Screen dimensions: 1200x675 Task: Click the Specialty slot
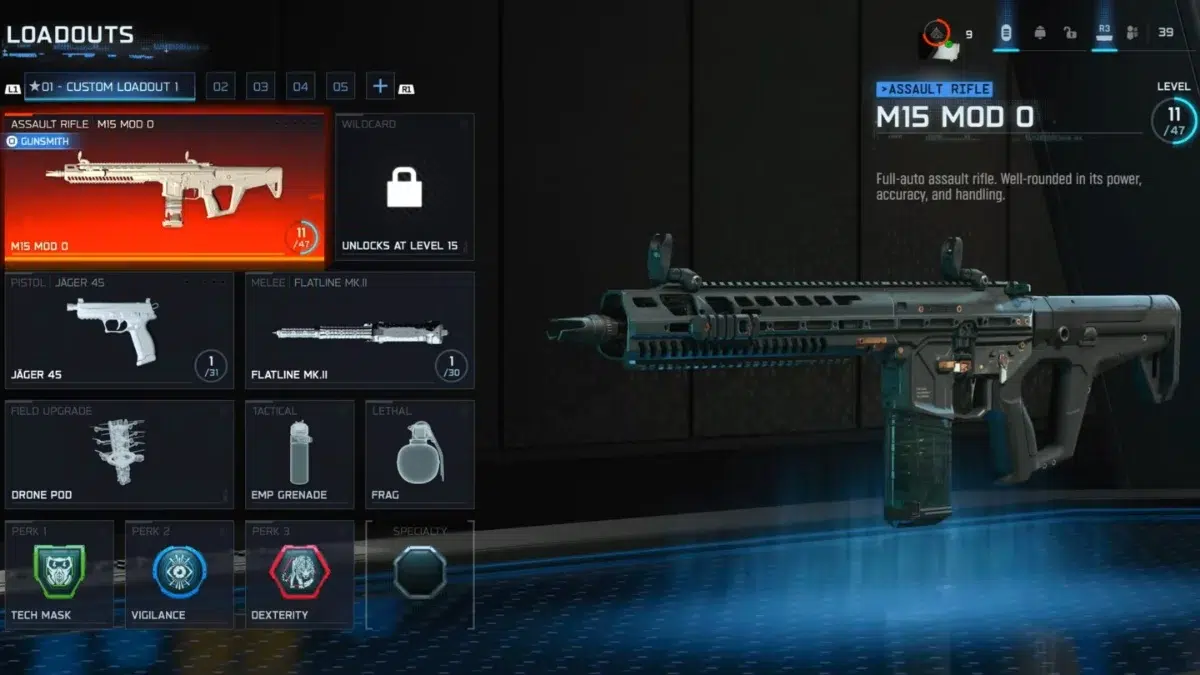click(x=419, y=574)
